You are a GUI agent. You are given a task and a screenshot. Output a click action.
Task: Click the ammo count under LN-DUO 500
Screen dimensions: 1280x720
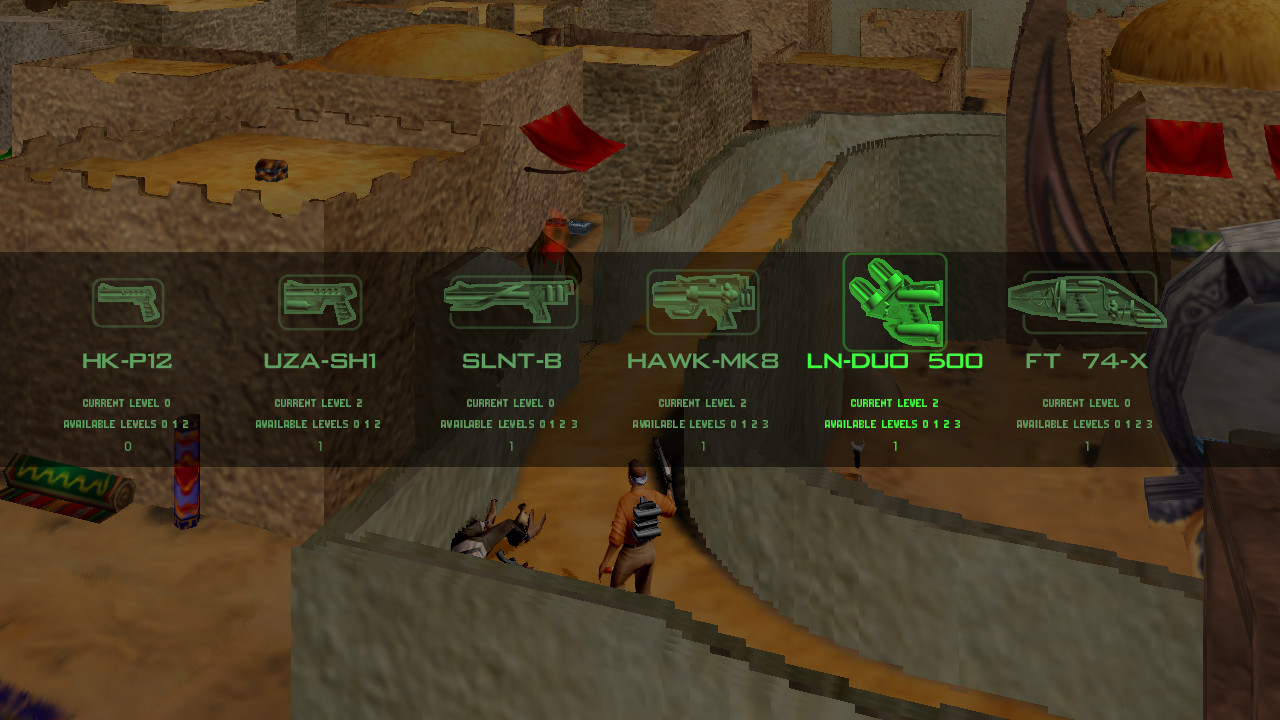click(x=895, y=446)
